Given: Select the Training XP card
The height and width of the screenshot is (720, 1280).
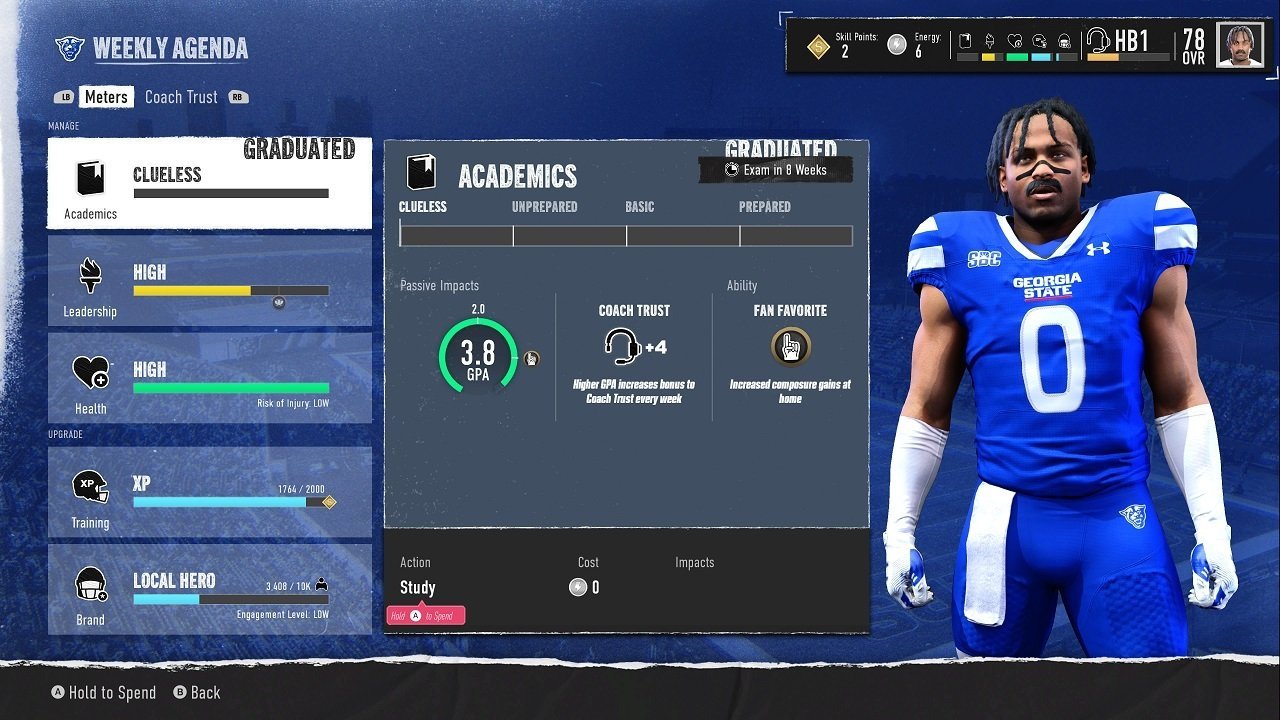Looking at the screenshot, I should click(x=209, y=491).
